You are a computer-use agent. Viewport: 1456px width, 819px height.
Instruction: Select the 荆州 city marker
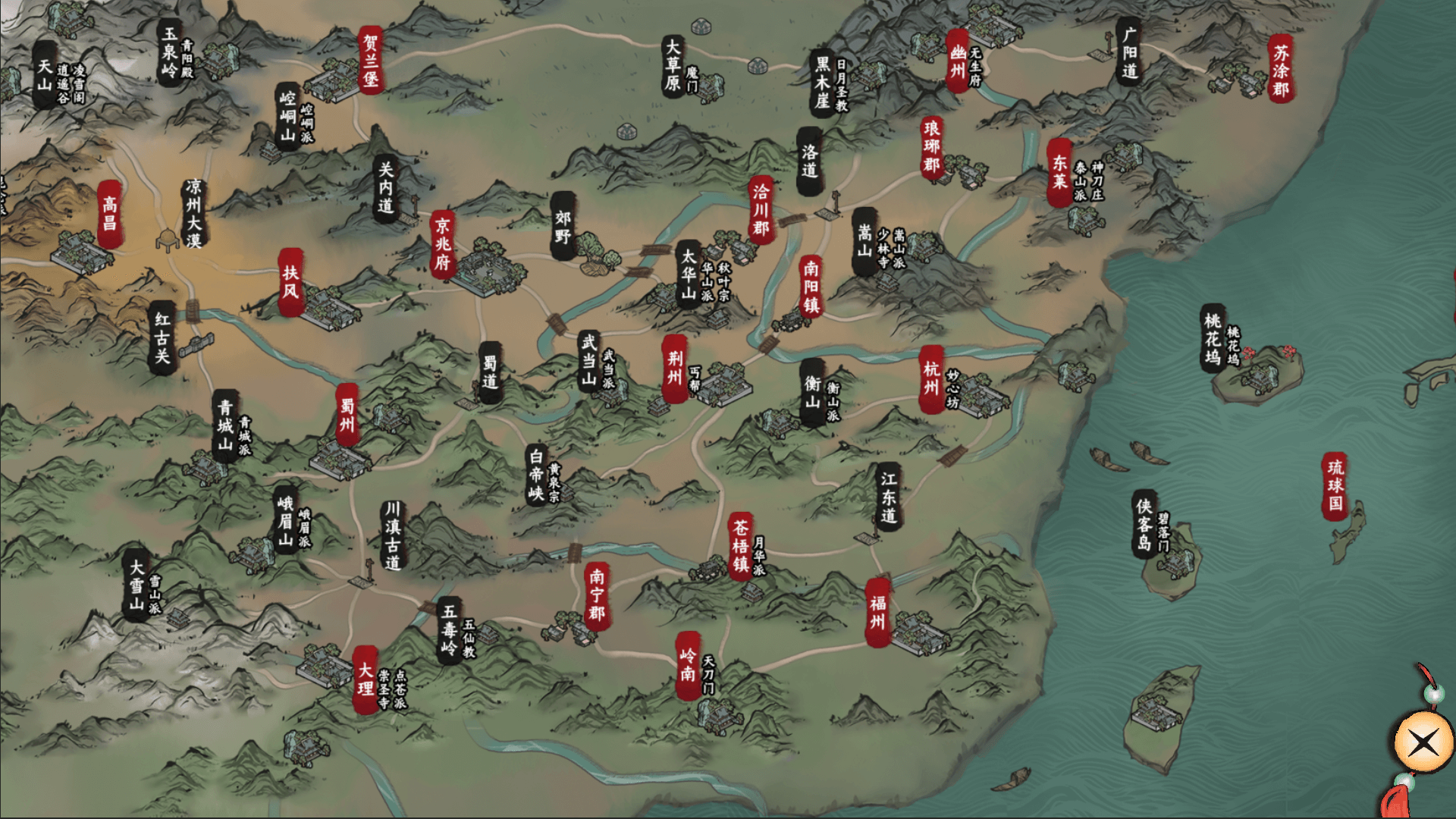coord(674,368)
